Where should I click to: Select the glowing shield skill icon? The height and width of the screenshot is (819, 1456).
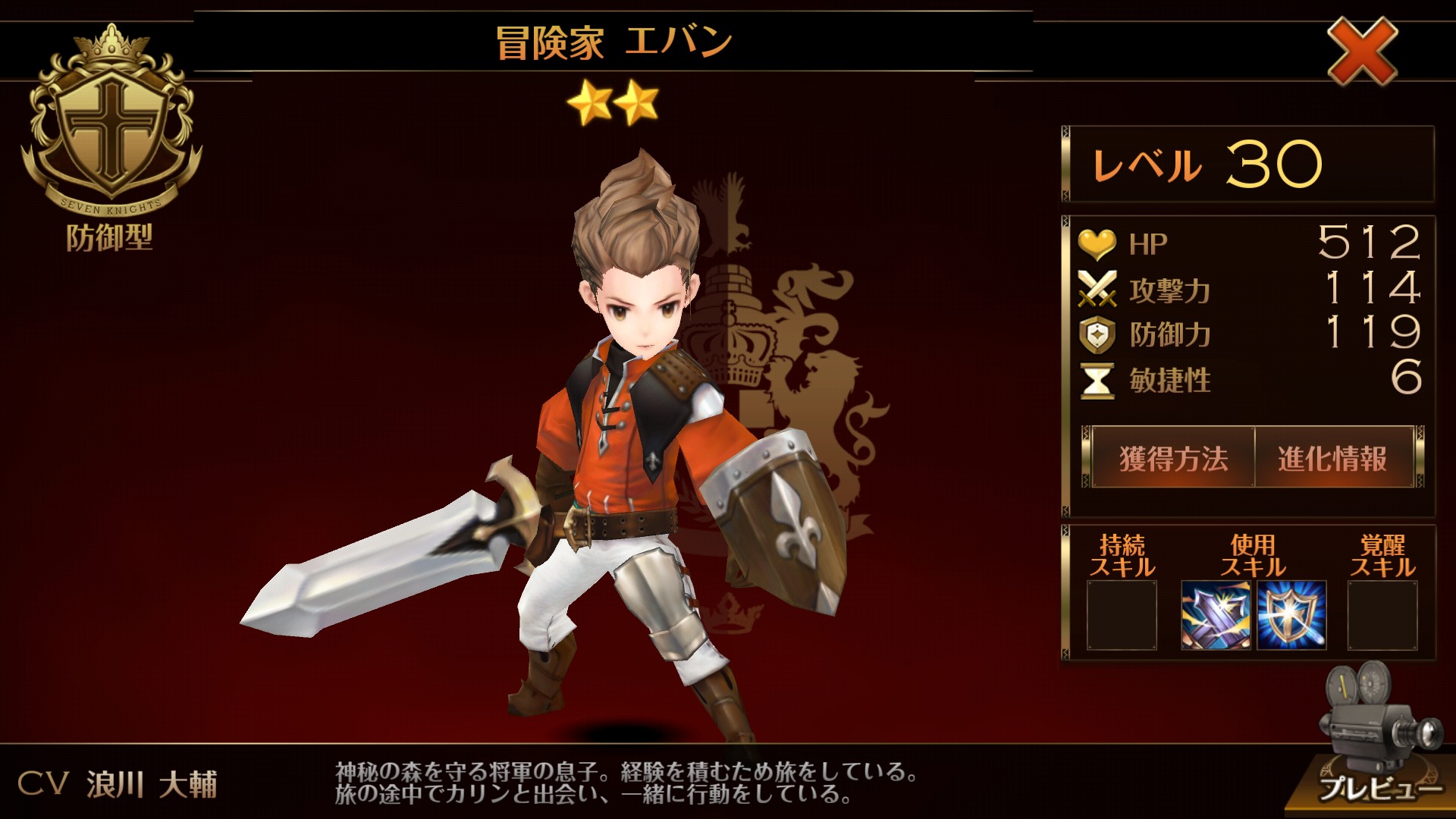coord(1291,615)
